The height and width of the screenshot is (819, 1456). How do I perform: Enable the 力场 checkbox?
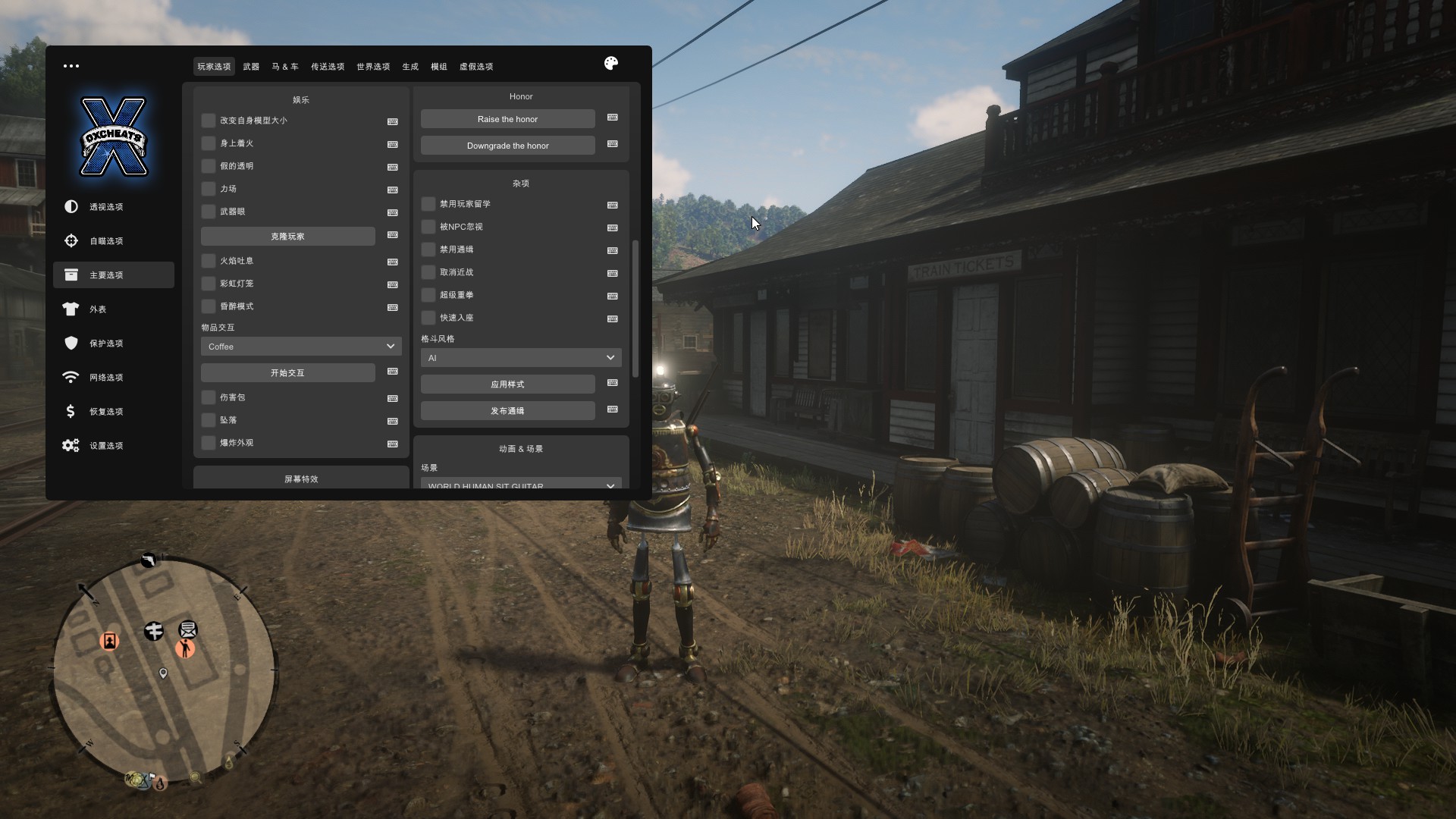[209, 189]
